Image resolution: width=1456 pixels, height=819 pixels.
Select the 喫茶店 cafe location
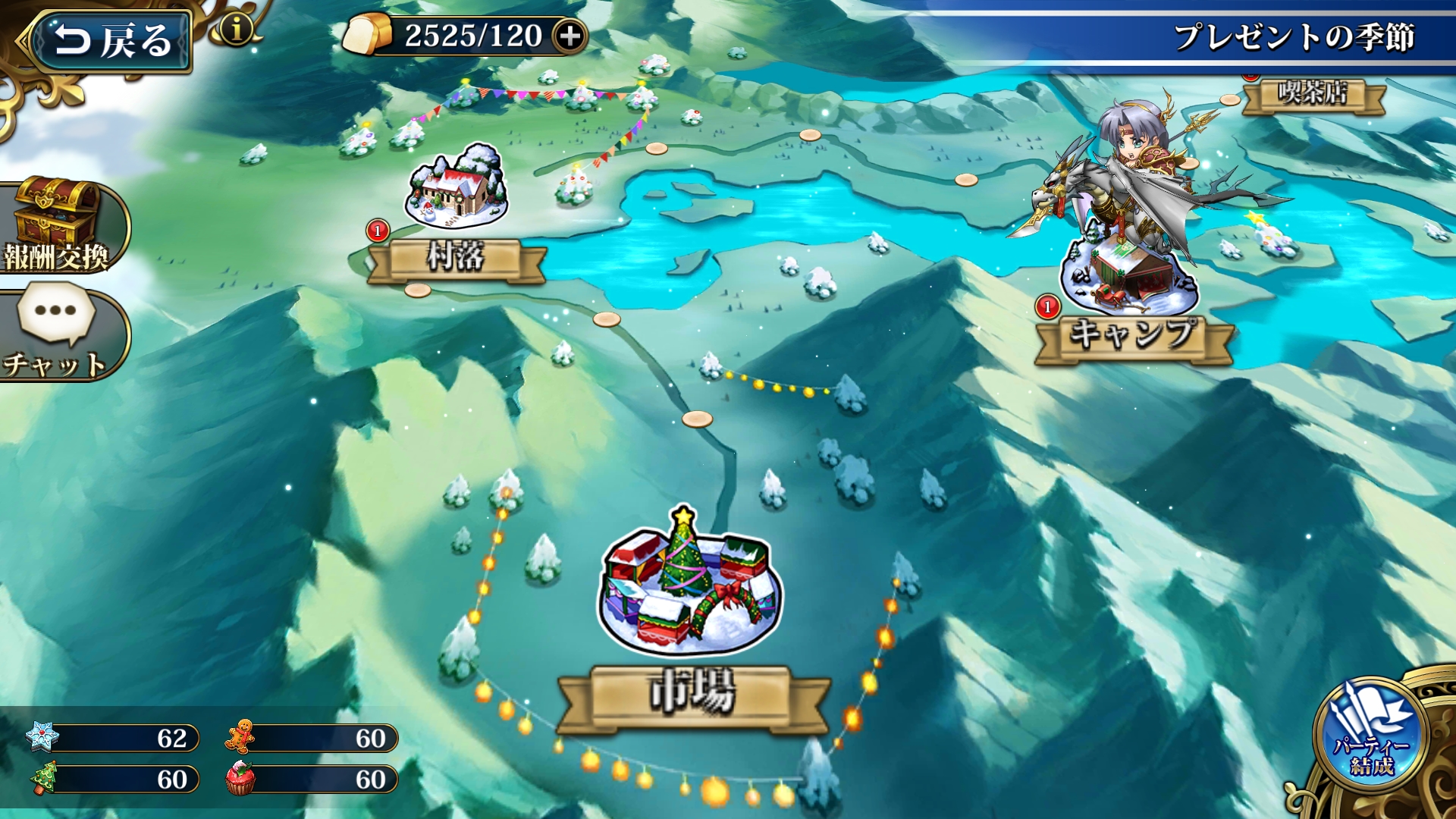[x=1313, y=94]
